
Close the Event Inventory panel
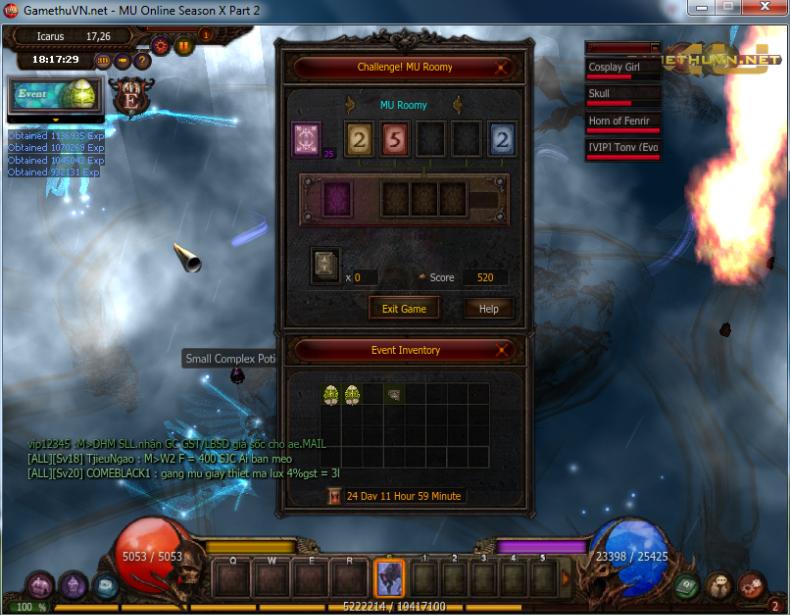coord(502,351)
